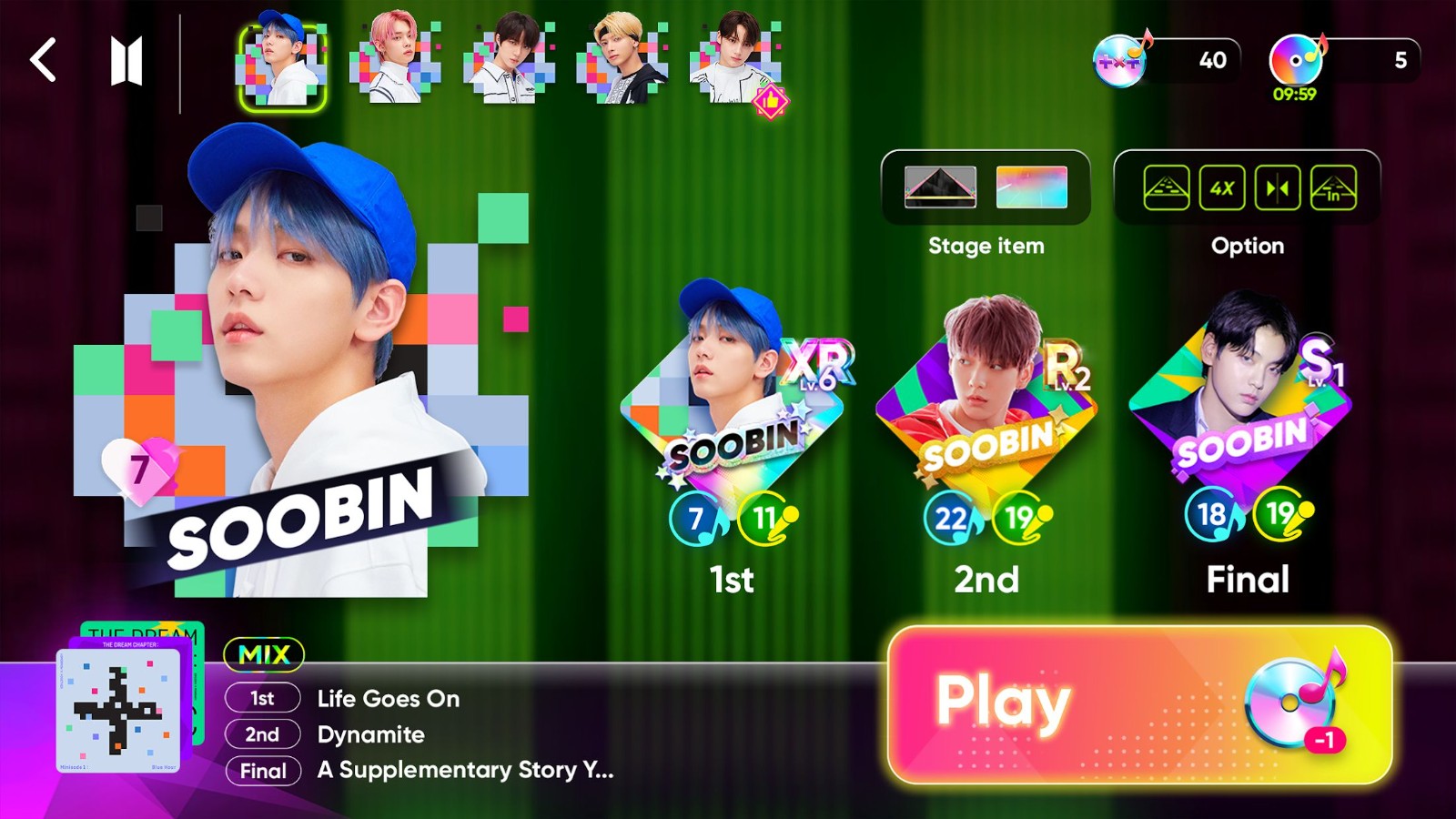Open the Stage item selection panel
1456x819 pixels.
coord(986,188)
